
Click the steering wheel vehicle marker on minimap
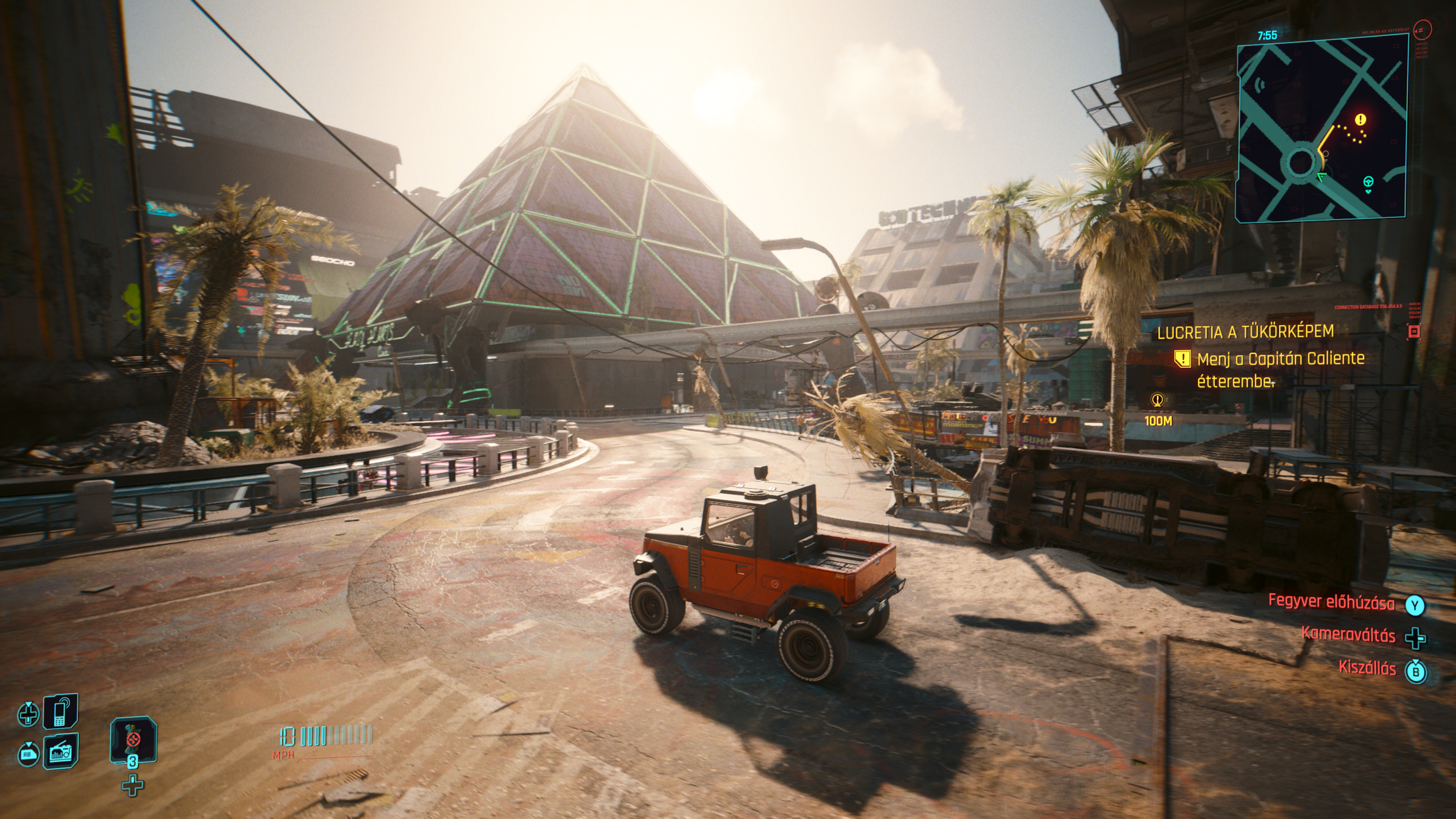pyautogui.click(x=1368, y=182)
